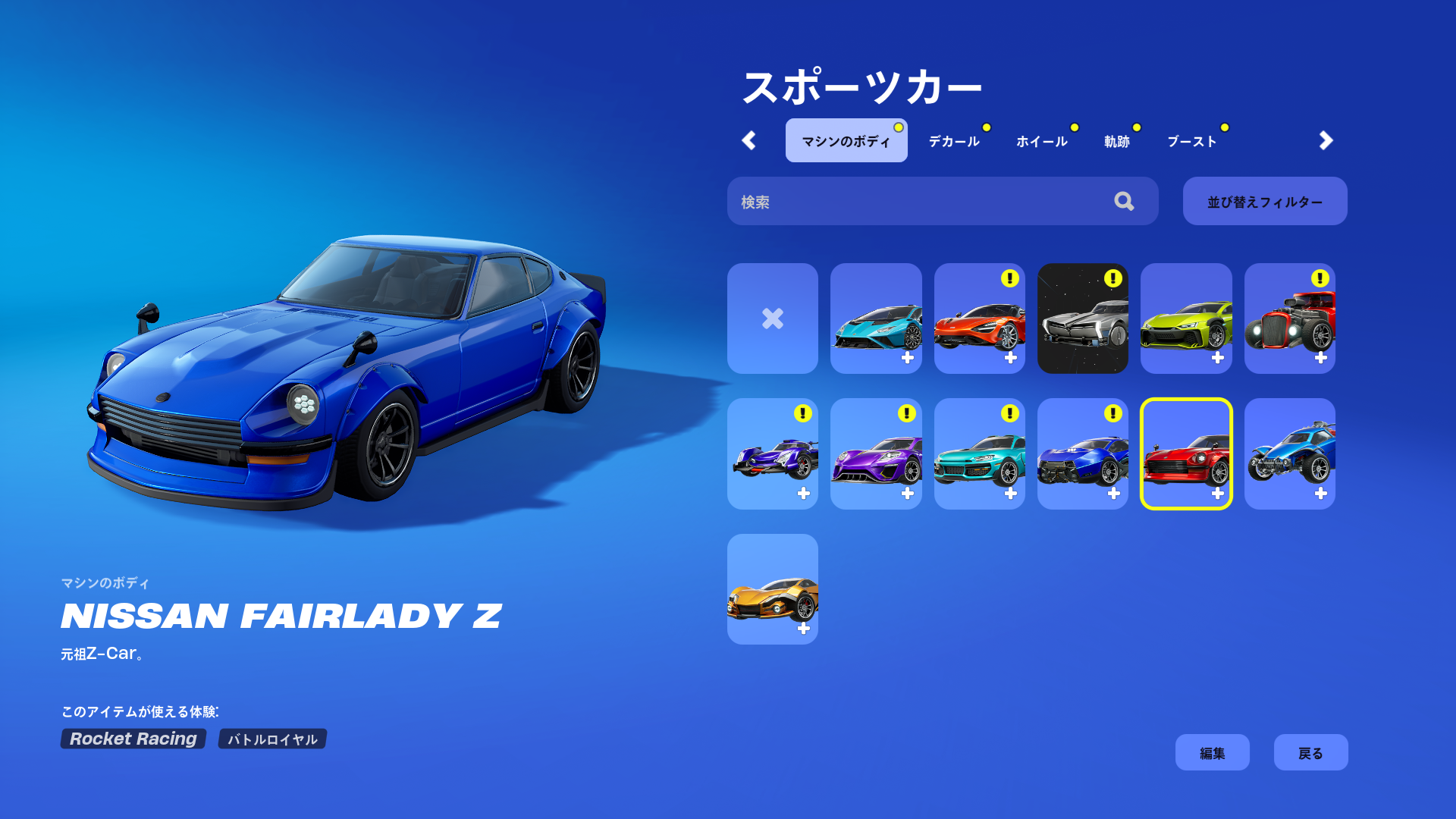Open the ホイール tab
The image size is (1456, 819).
pyautogui.click(x=1042, y=140)
